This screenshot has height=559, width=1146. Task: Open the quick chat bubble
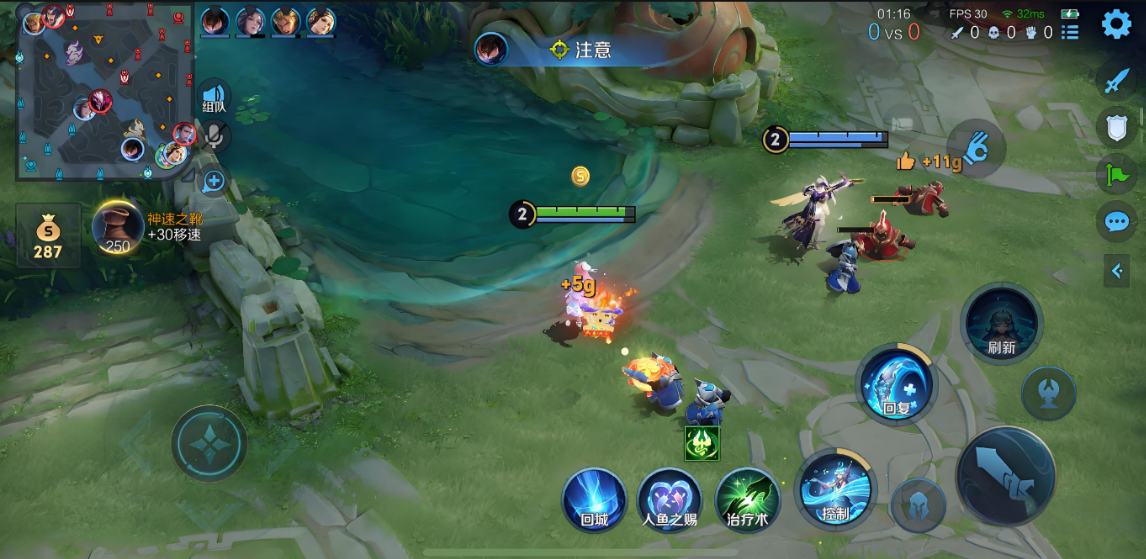click(1116, 221)
